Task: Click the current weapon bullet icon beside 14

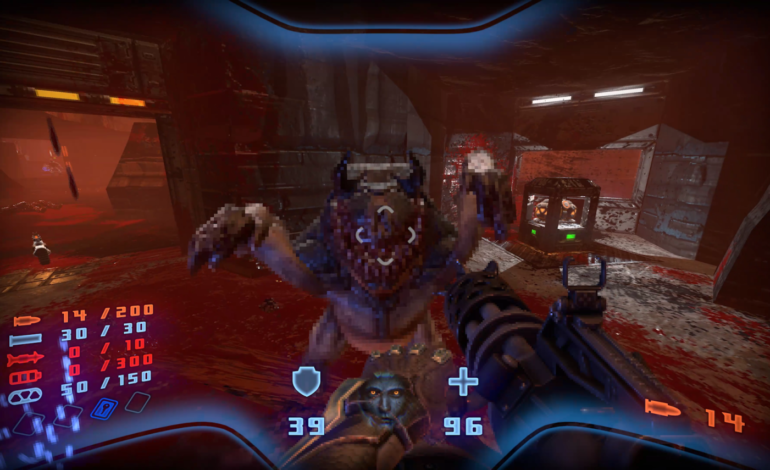Action: tap(661, 410)
